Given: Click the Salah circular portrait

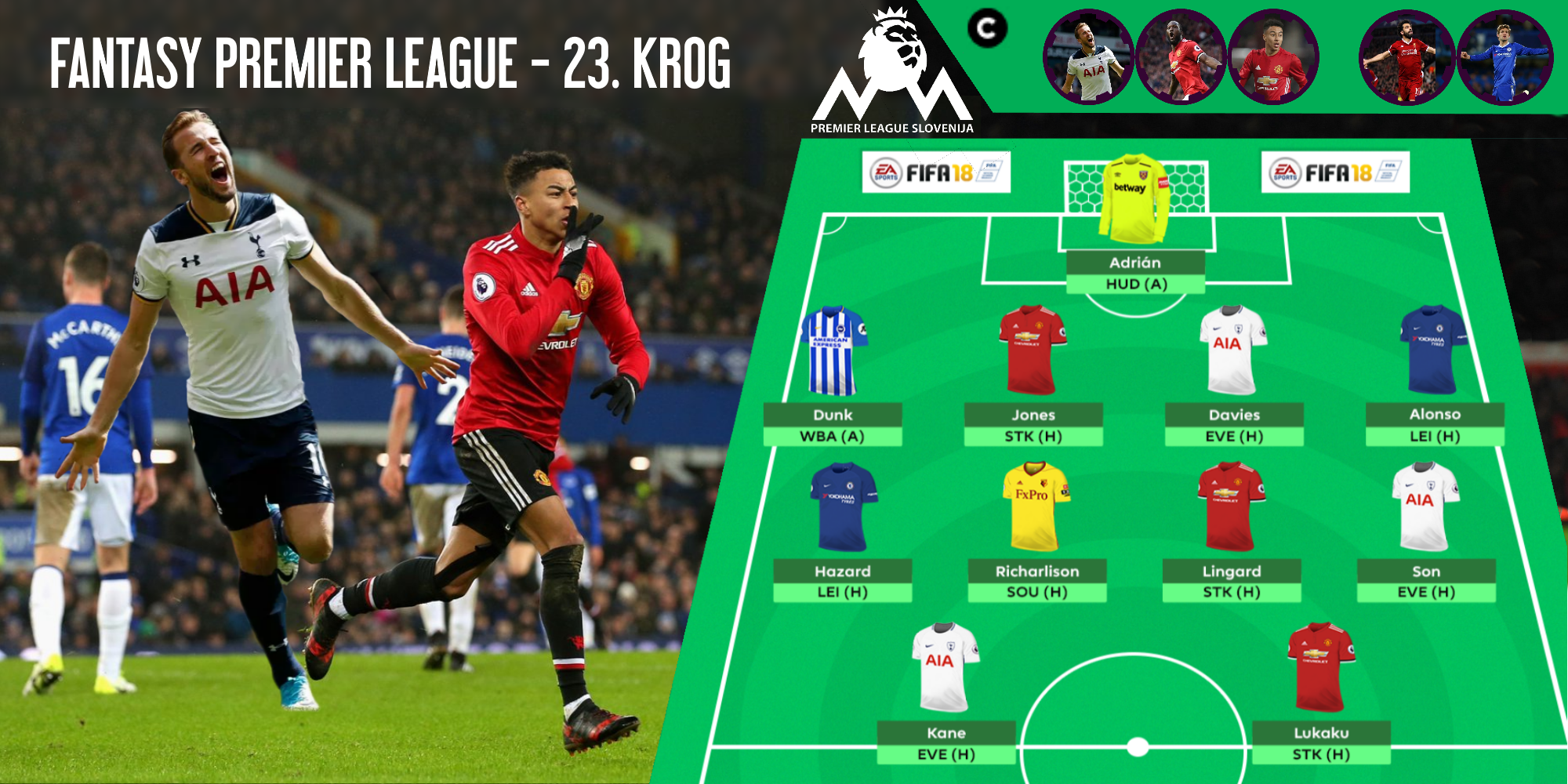Looking at the screenshot, I should coord(1406,56).
